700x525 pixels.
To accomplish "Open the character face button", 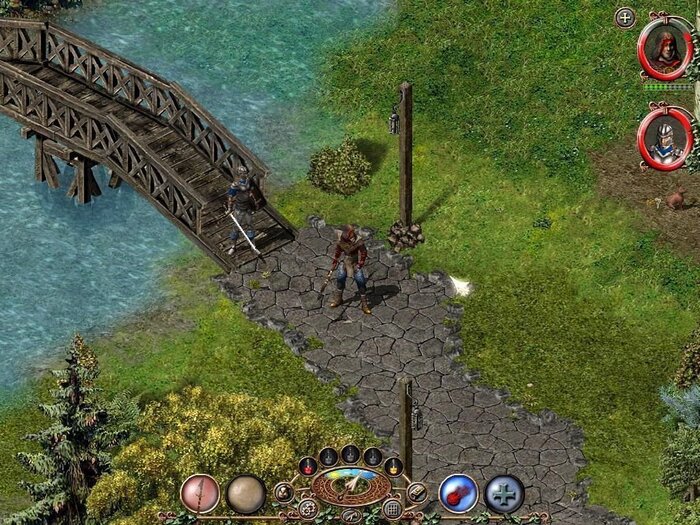I will (x=284, y=492).
